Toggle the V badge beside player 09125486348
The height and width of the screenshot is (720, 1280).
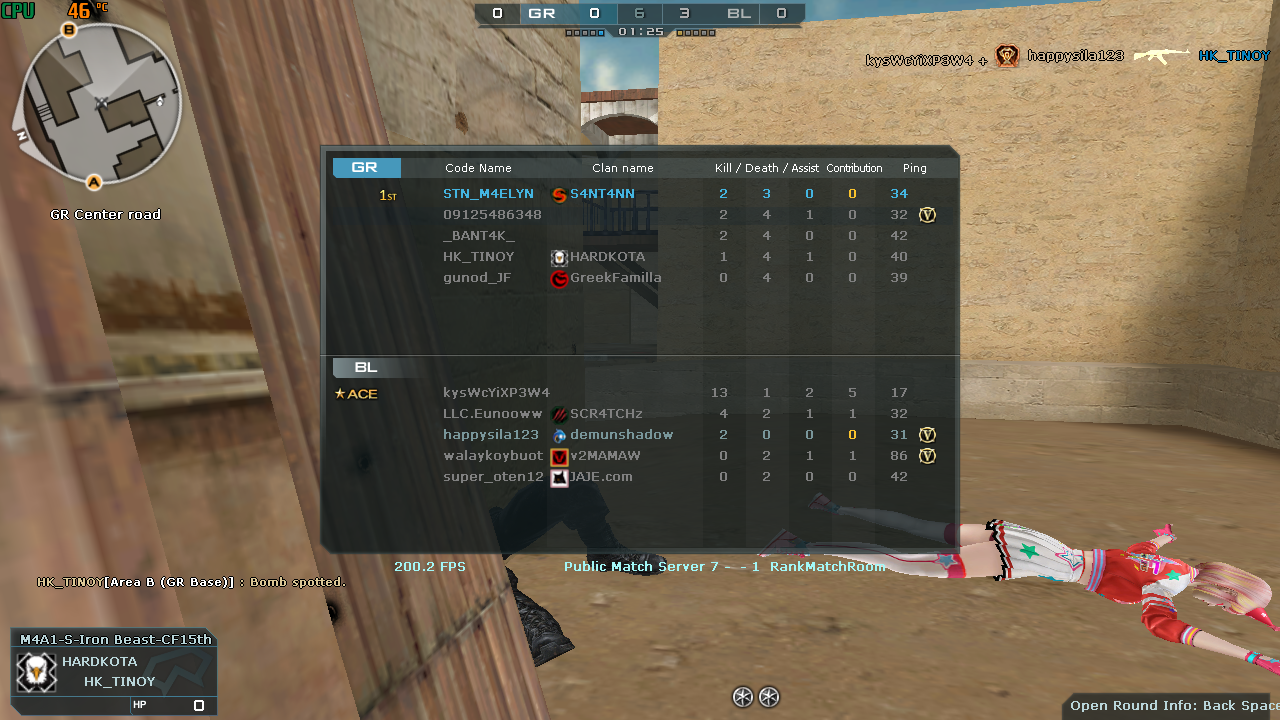[x=927, y=214]
